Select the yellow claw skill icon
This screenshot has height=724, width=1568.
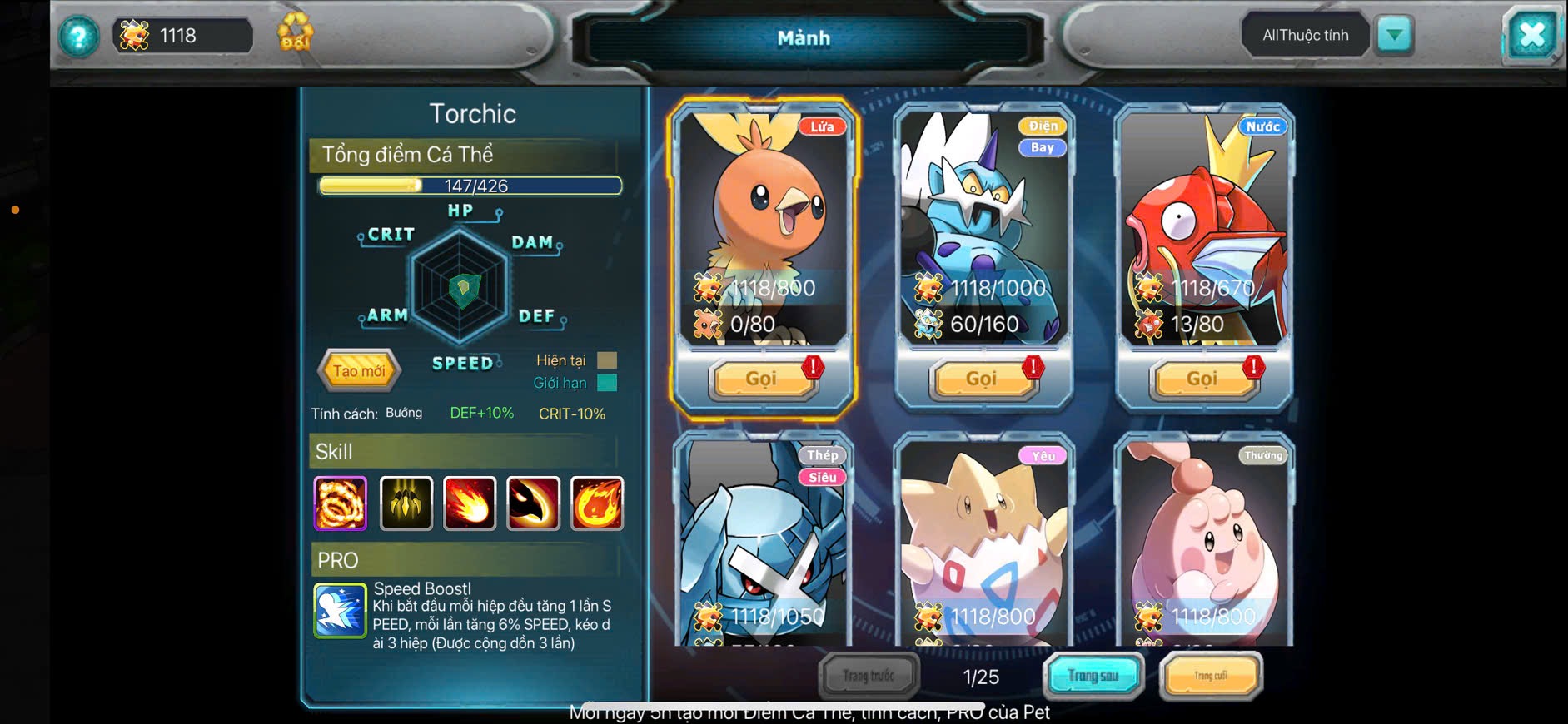point(406,503)
